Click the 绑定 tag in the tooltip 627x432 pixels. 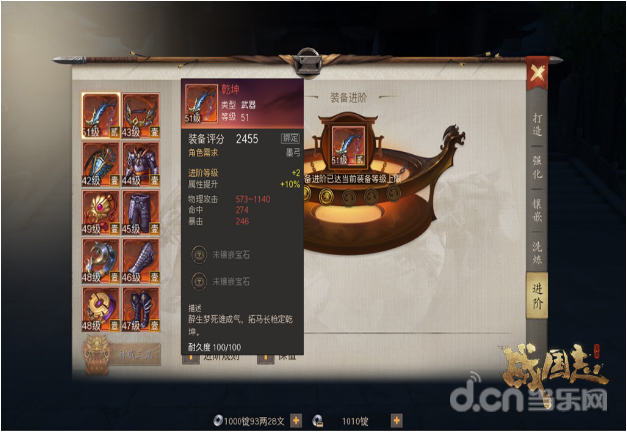290,138
